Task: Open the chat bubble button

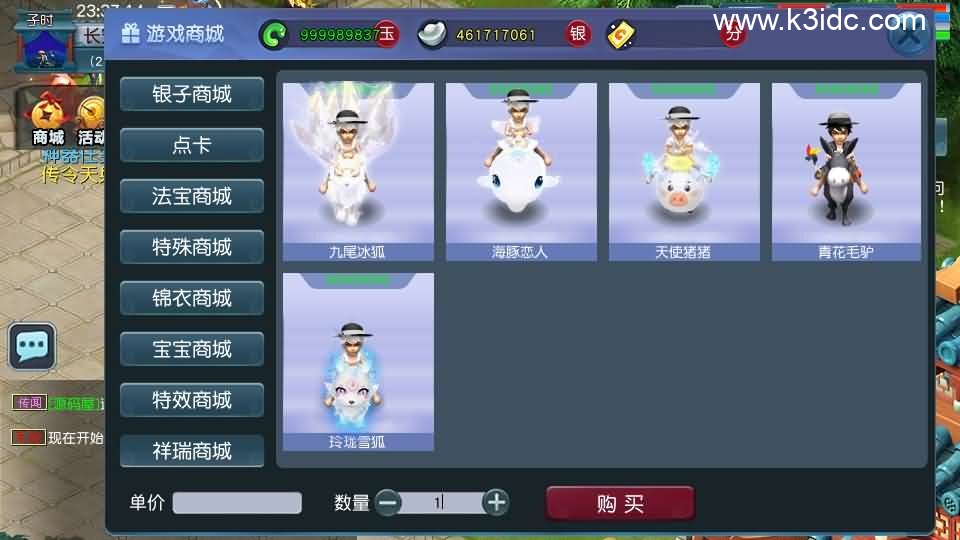Action: (x=32, y=347)
